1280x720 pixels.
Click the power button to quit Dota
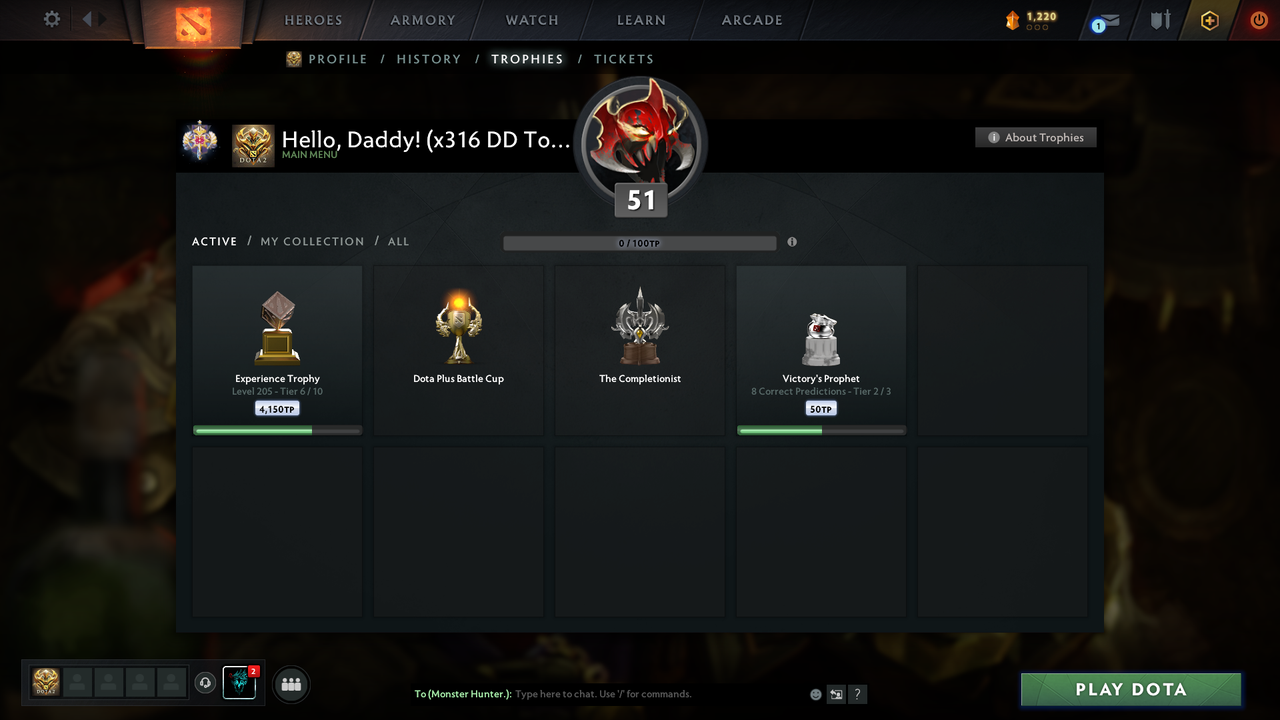1258,20
